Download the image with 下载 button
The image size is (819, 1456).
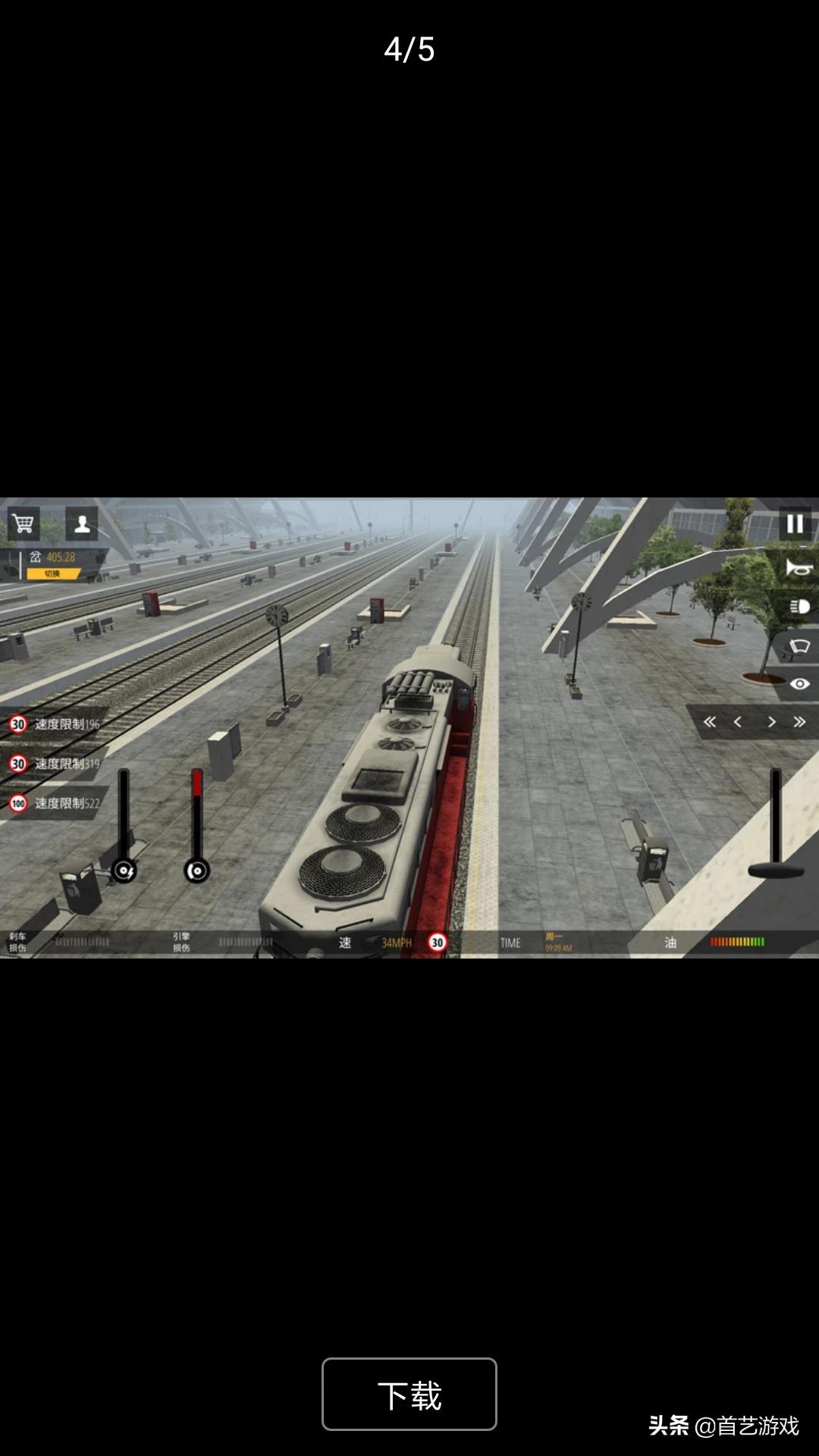pyautogui.click(x=409, y=1394)
